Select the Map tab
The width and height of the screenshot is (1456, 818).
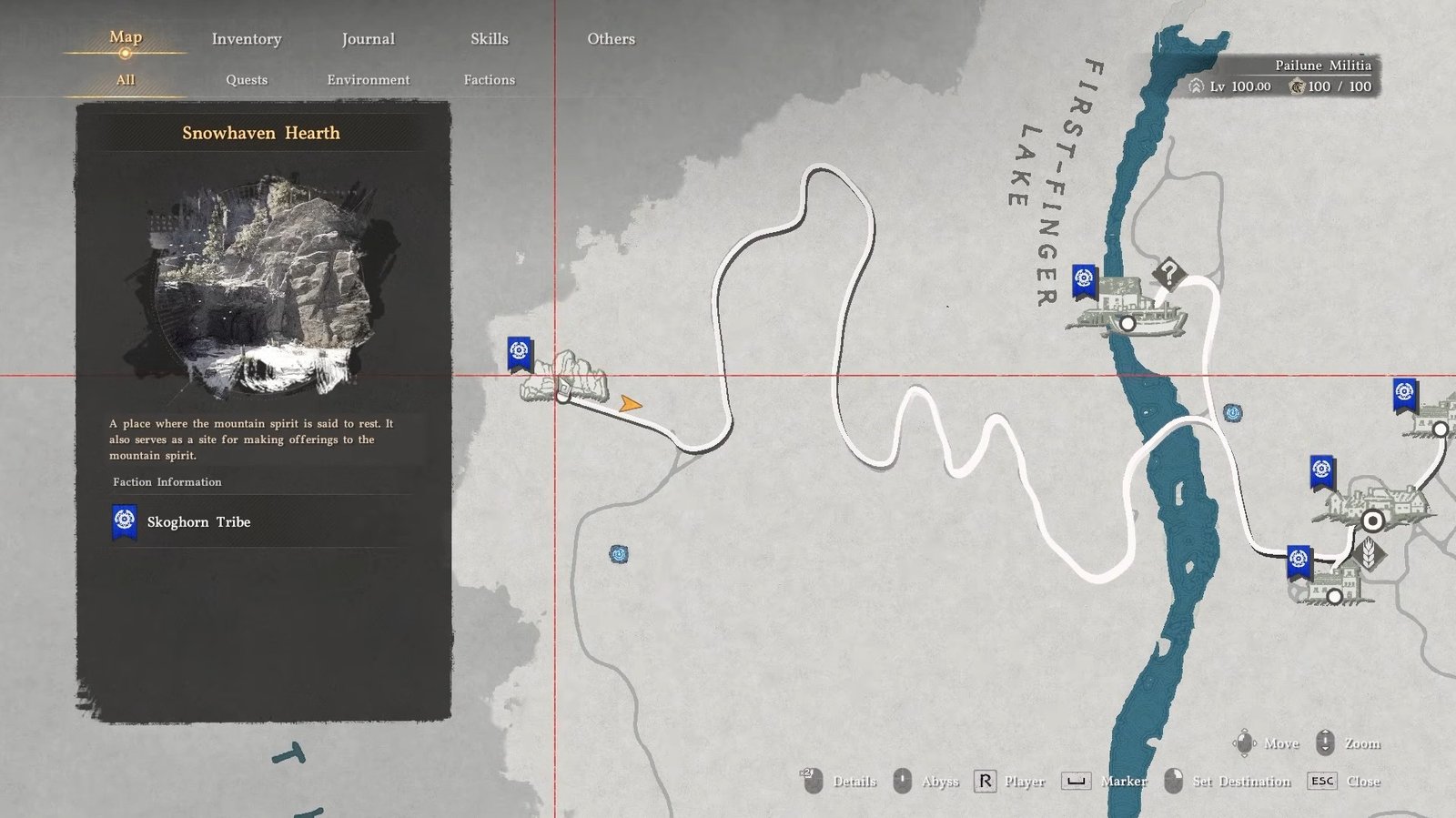126,37
